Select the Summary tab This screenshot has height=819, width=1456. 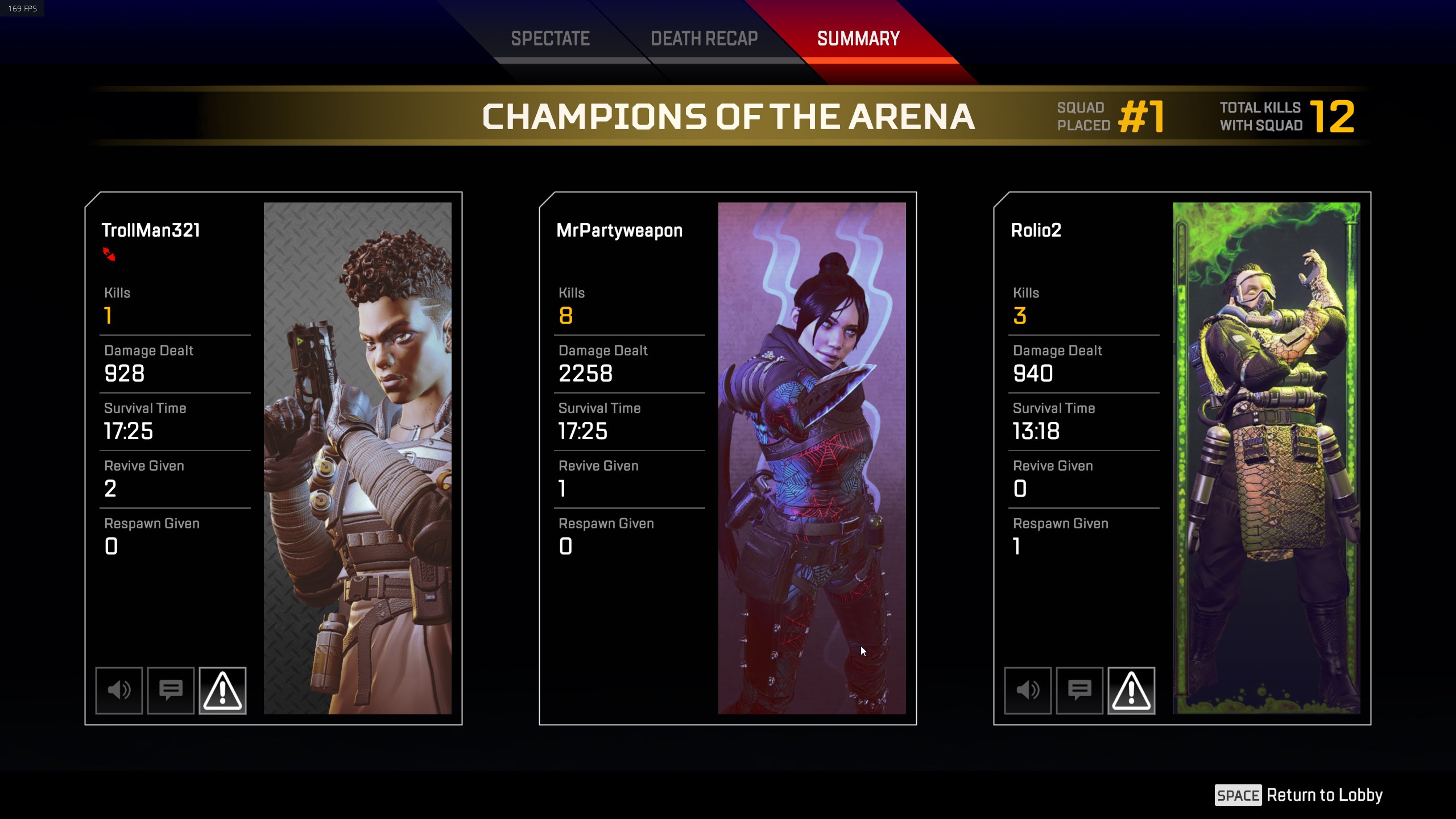click(x=858, y=39)
